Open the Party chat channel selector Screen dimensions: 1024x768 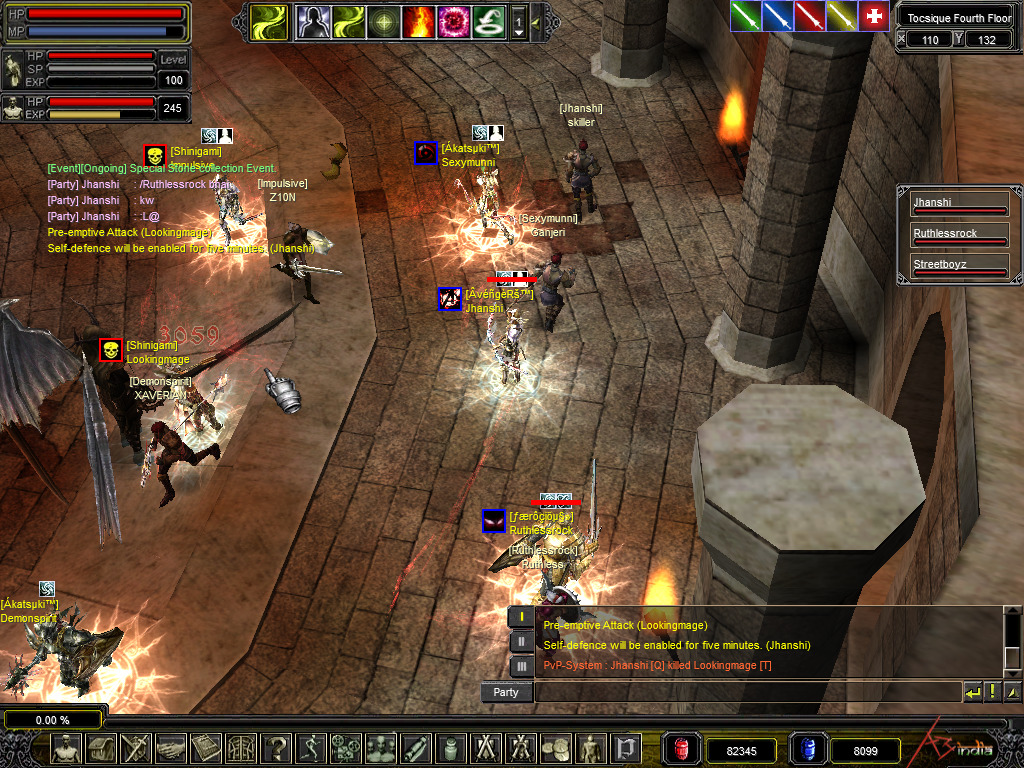click(x=506, y=692)
